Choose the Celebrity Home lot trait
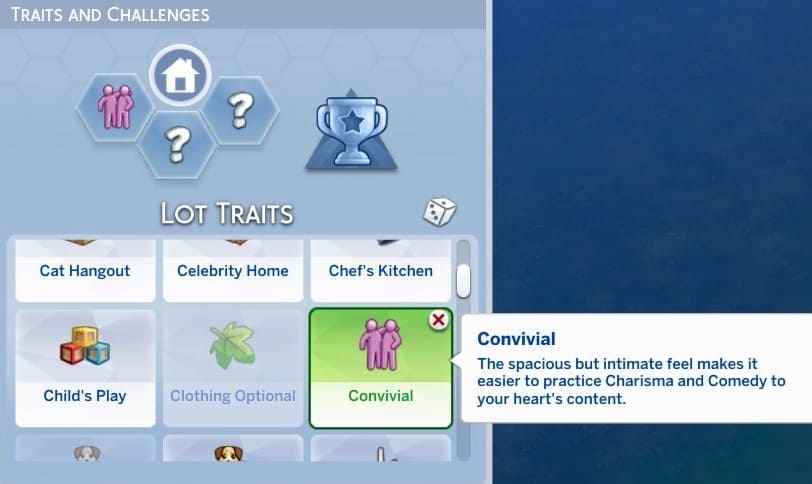This screenshot has height=484, width=812. (x=232, y=271)
